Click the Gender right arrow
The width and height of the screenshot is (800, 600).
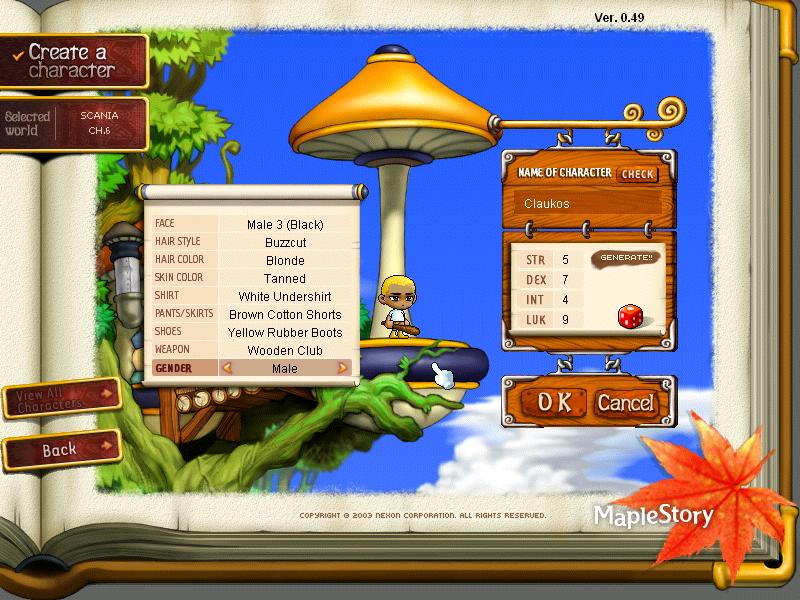tap(343, 368)
